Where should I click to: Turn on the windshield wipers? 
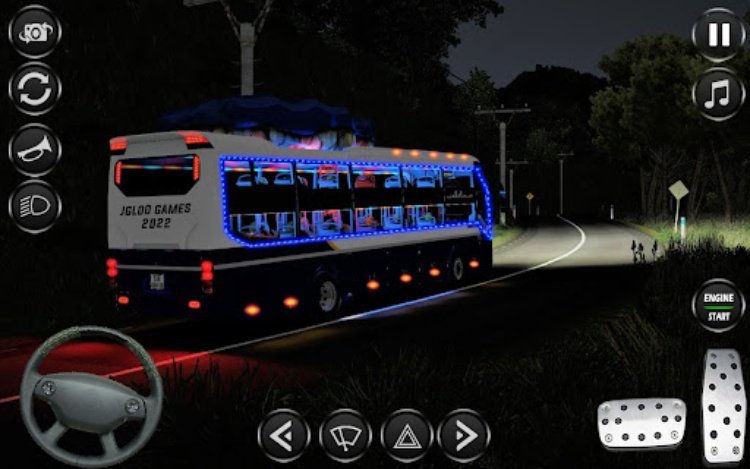[x=345, y=435]
